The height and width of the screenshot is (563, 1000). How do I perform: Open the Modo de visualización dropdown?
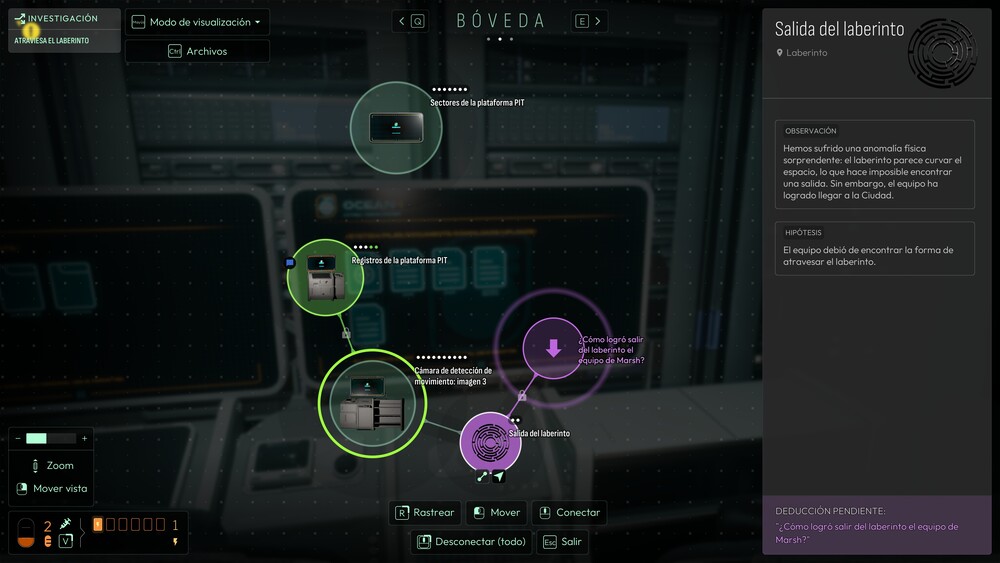(x=197, y=22)
